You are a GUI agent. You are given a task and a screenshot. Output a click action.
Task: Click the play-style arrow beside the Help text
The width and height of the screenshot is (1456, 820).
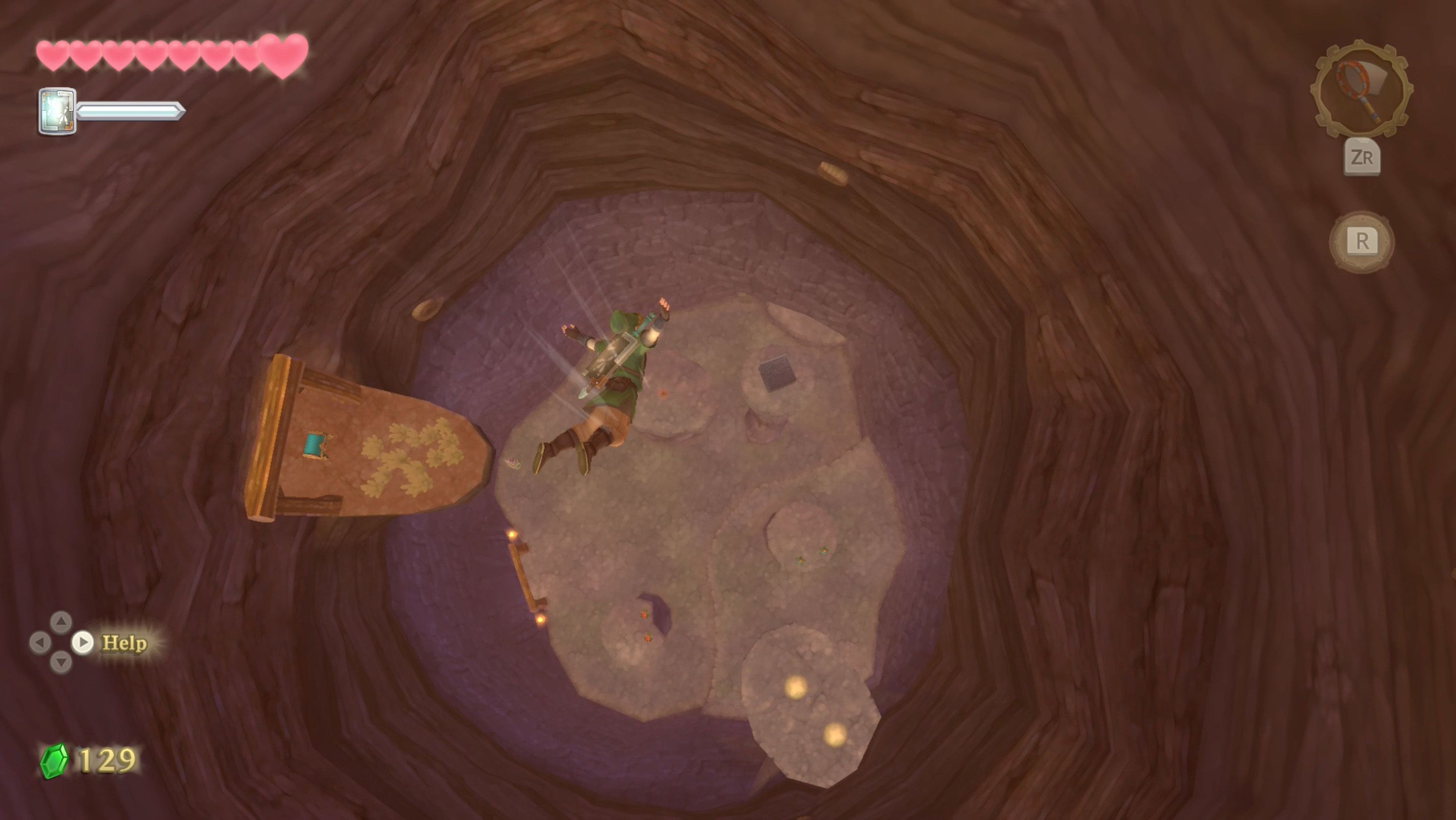tap(82, 643)
